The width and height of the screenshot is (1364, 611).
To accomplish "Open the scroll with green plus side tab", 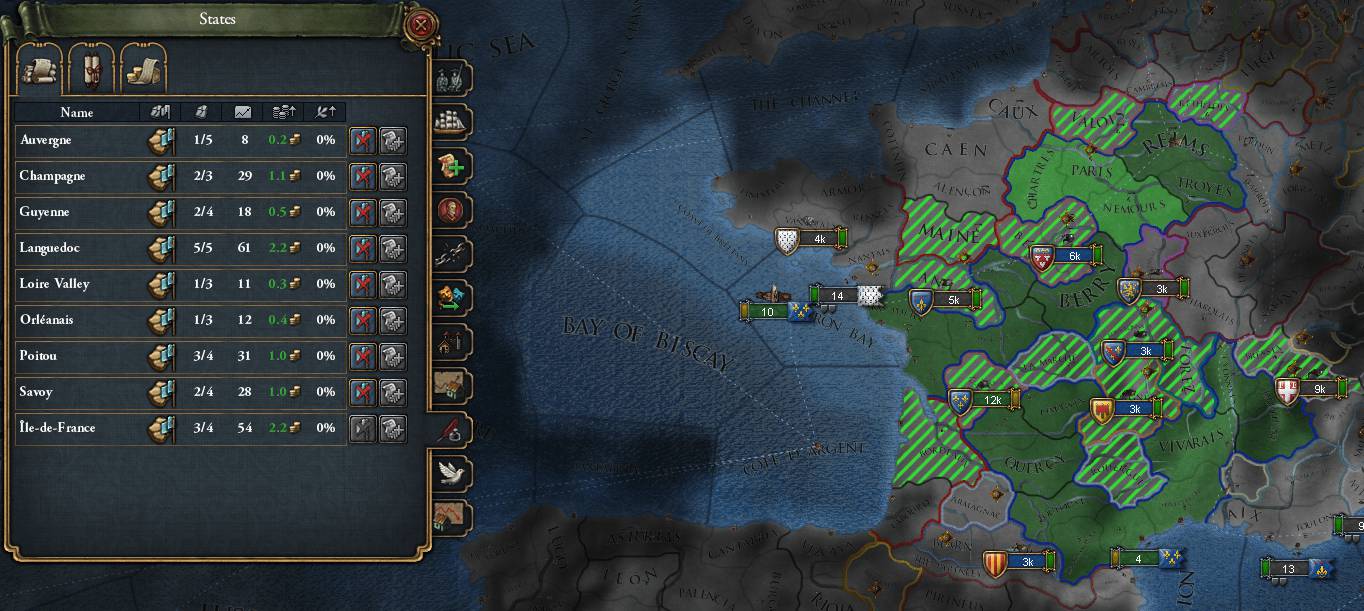I will [451, 165].
